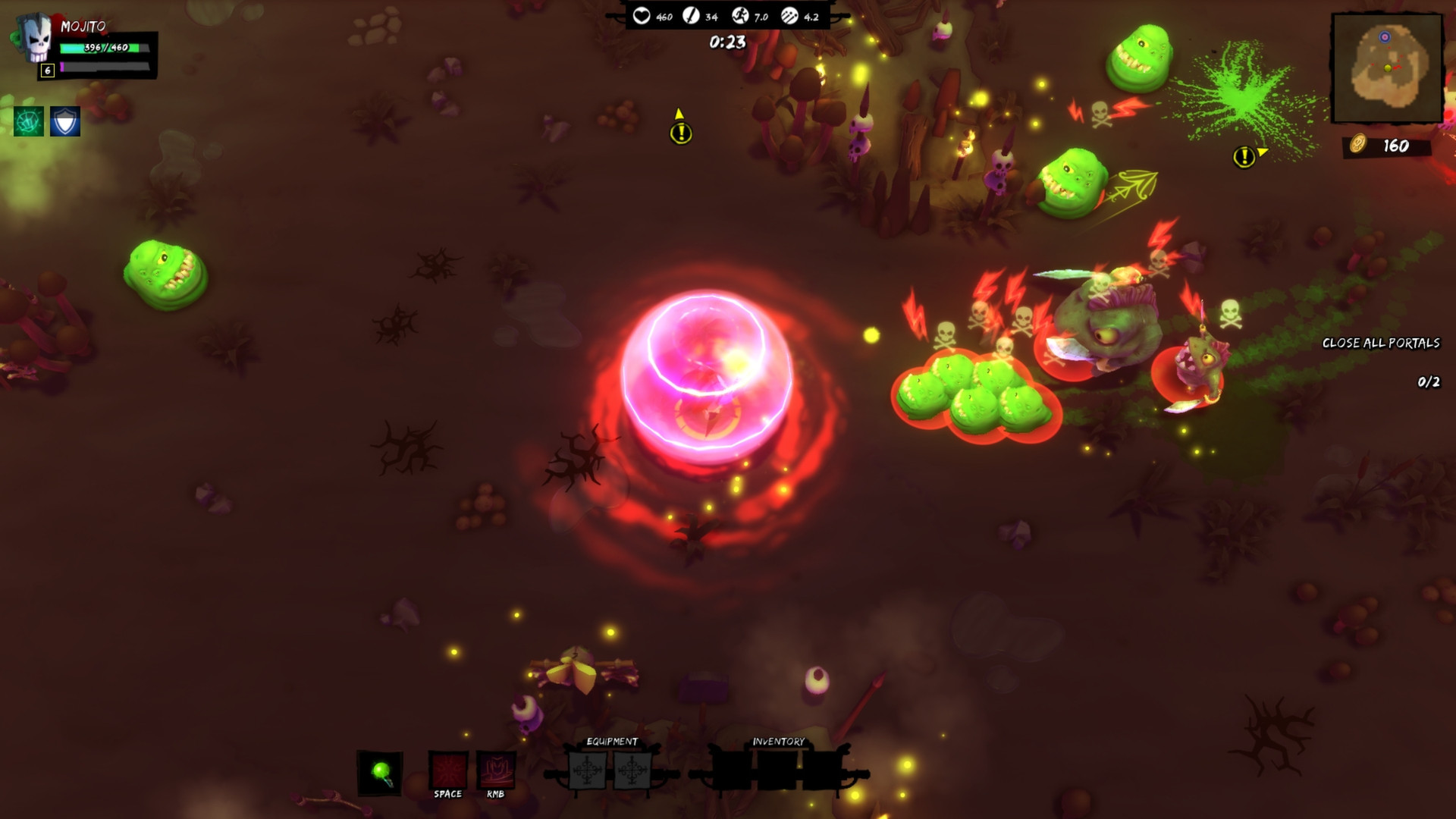Open the second Equipment rune slot
This screenshot has height=819, width=1456.
(x=635, y=770)
